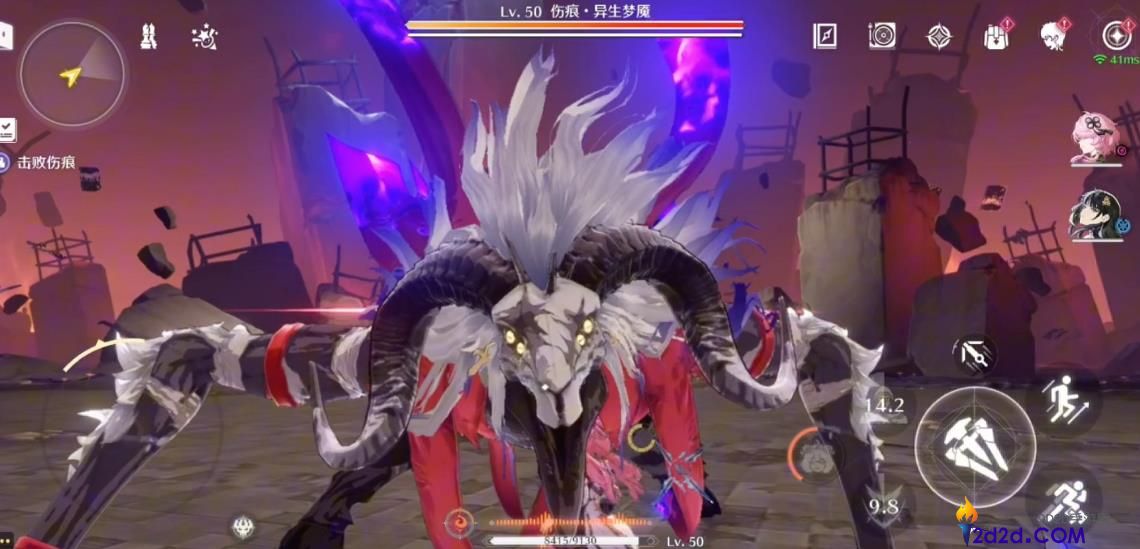The image size is (1140, 549).
Task: Open the backpack inventory
Action: click(996, 36)
